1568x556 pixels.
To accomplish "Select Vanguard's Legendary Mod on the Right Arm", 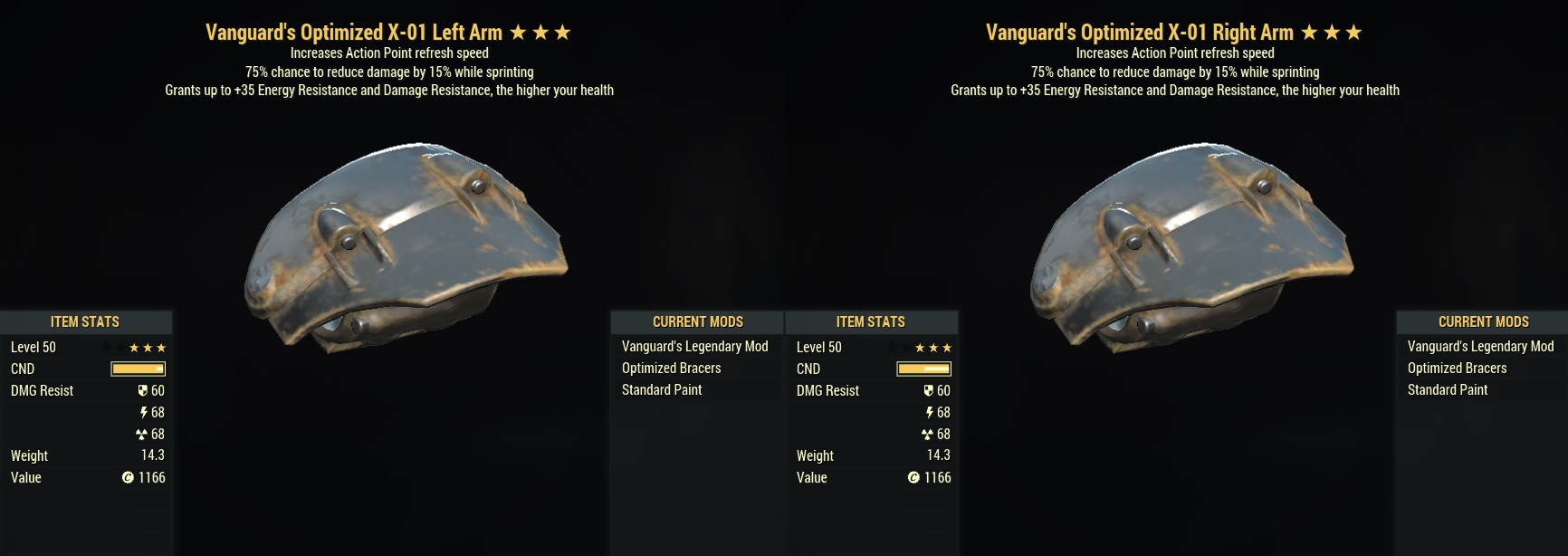I will click(x=1480, y=347).
